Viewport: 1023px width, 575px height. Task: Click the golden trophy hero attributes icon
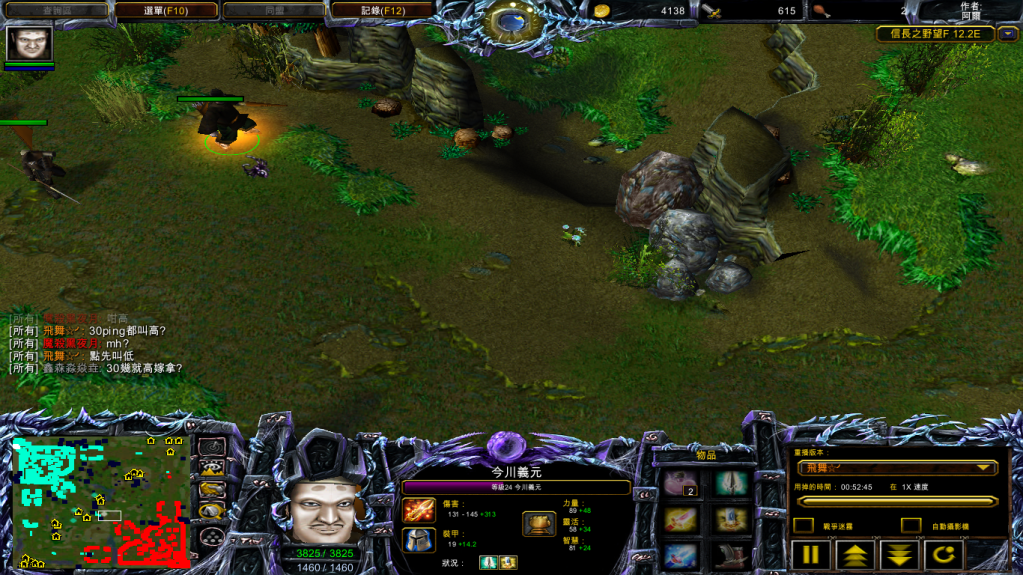pos(539,524)
